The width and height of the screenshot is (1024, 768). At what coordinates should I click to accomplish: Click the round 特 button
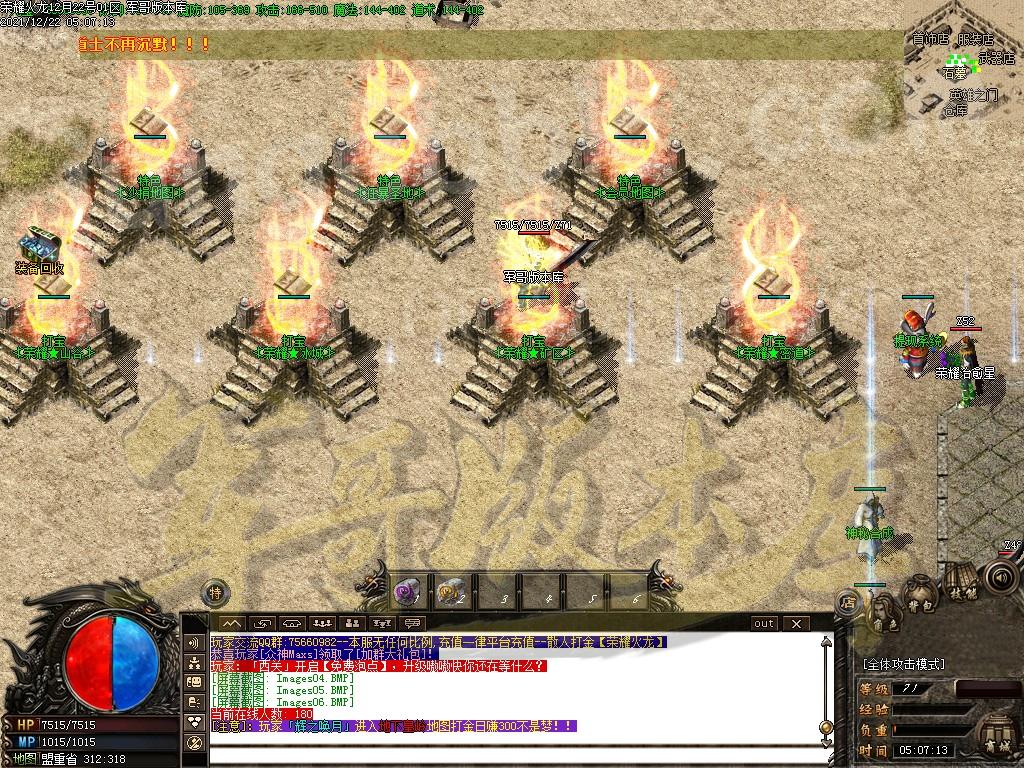coord(215,593)
